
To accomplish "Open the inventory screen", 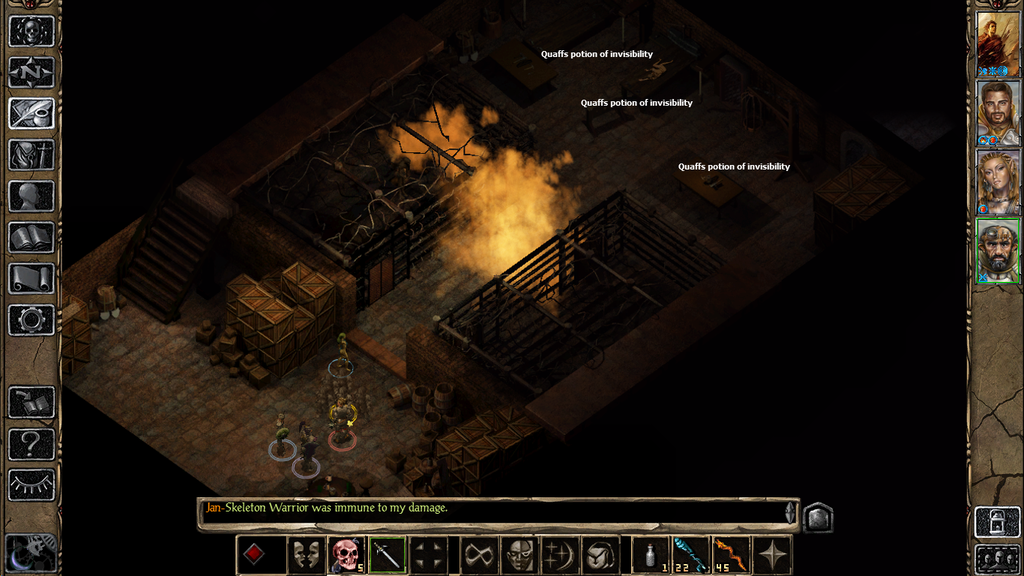I will tap(31, 154).
